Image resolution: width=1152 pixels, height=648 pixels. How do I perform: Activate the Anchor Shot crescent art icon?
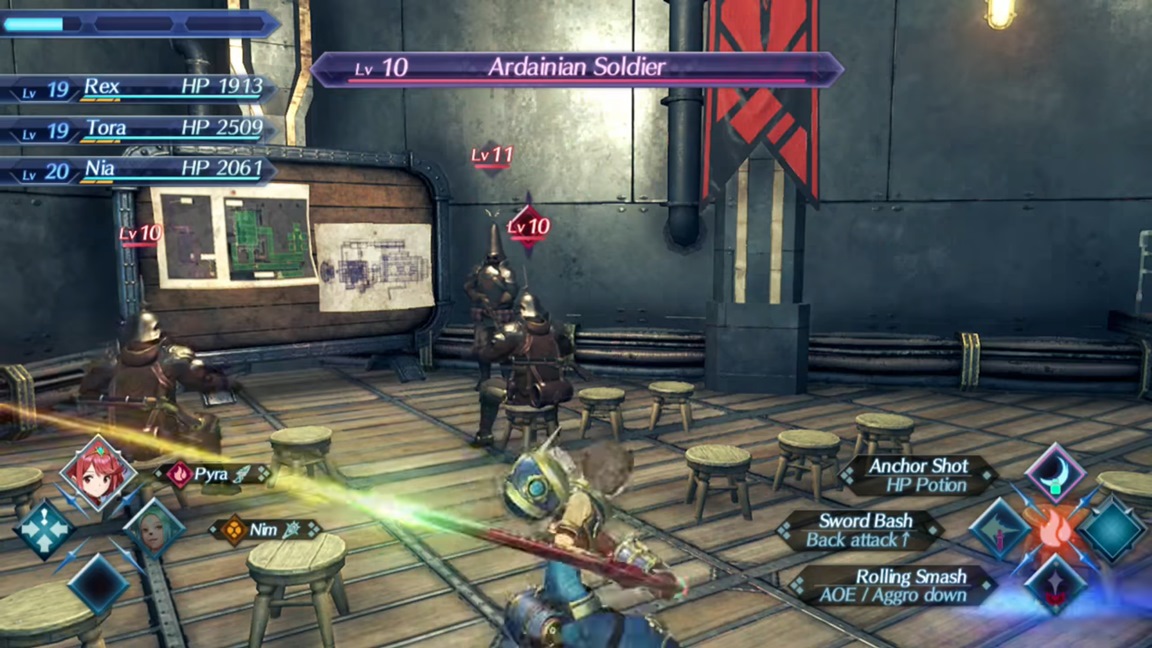coord(1055,472)
